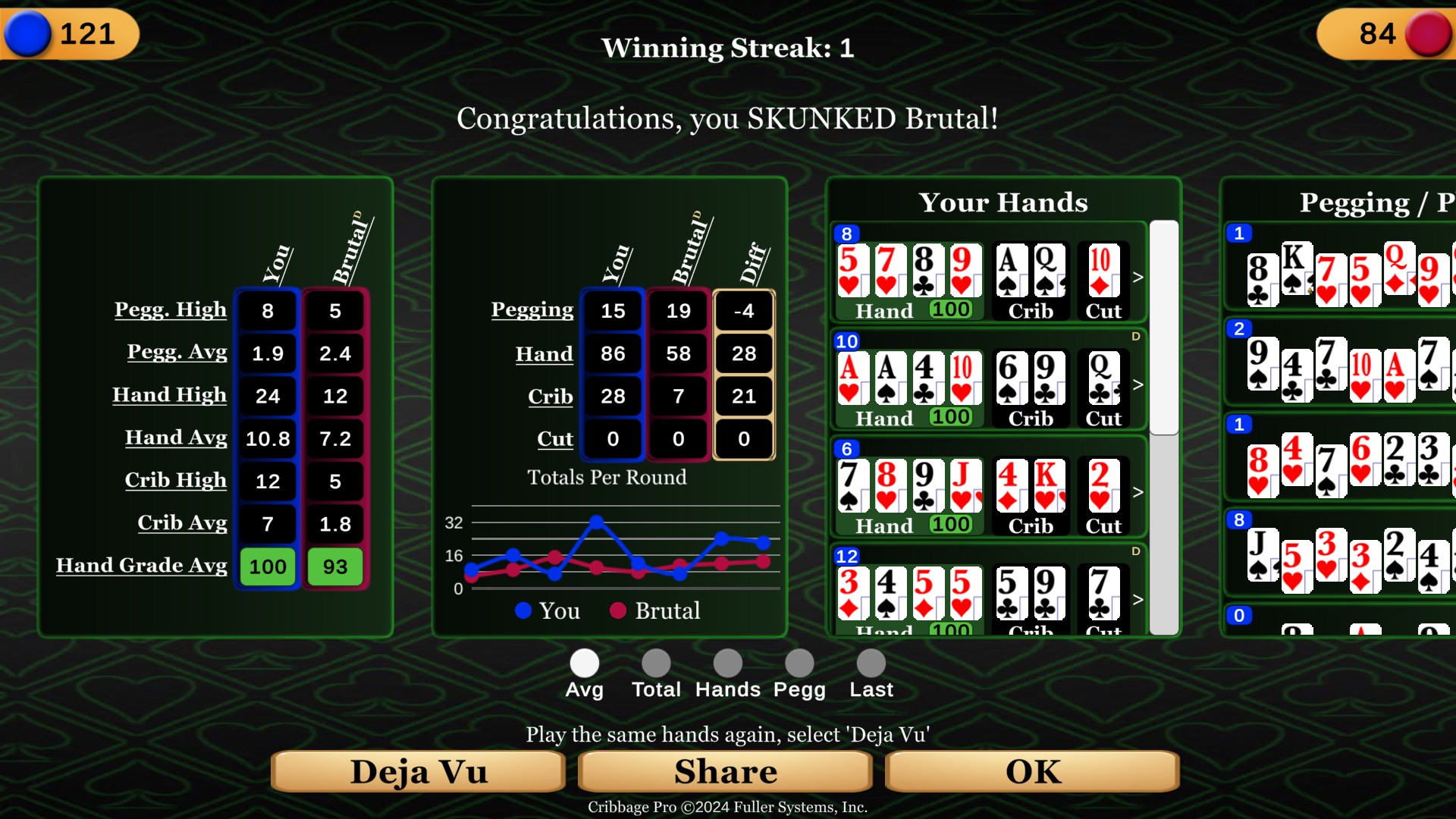
Task: Switch the graph to Total view
Action: pyautogui.click(x=655, y=661)
